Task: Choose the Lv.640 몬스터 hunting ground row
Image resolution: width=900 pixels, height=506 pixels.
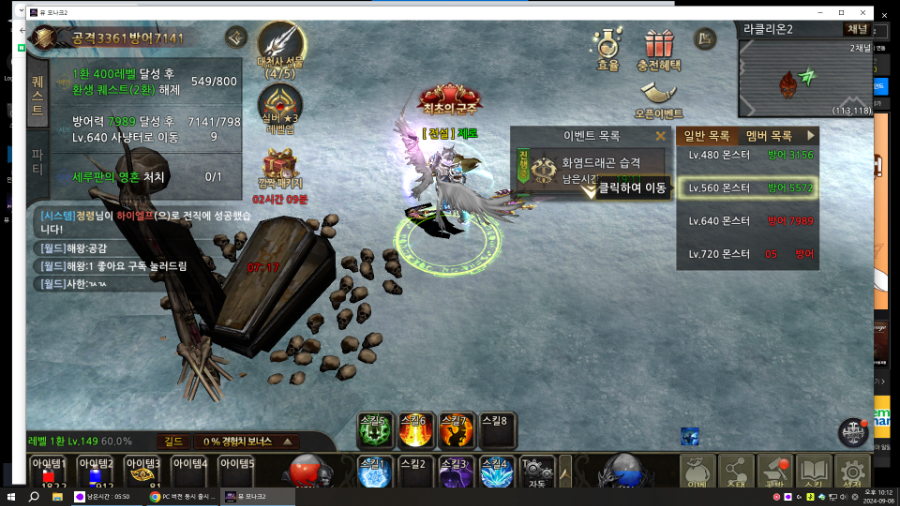Action: [x=747, y=221]
